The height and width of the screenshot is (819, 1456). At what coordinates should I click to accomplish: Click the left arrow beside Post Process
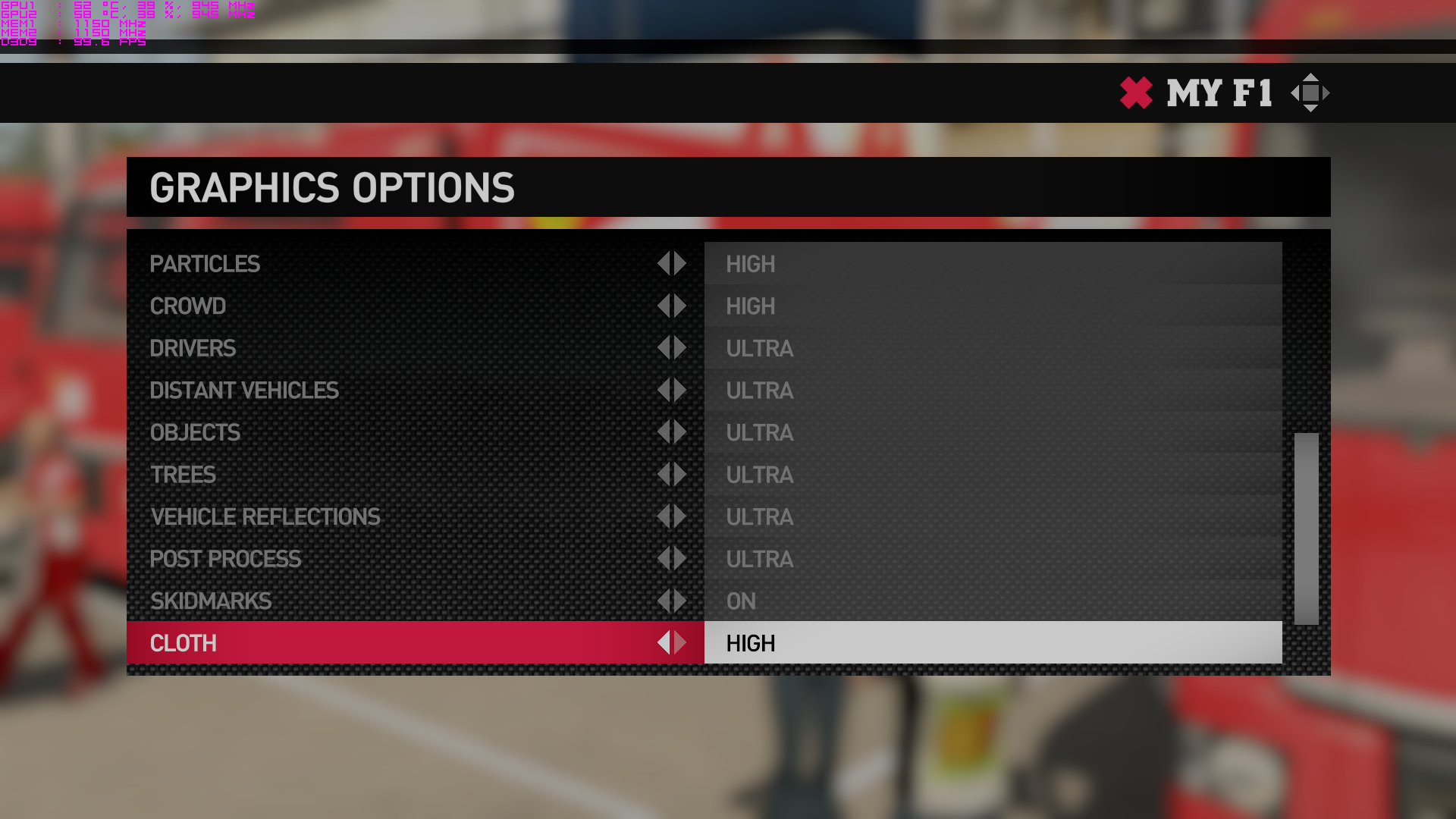664,559
